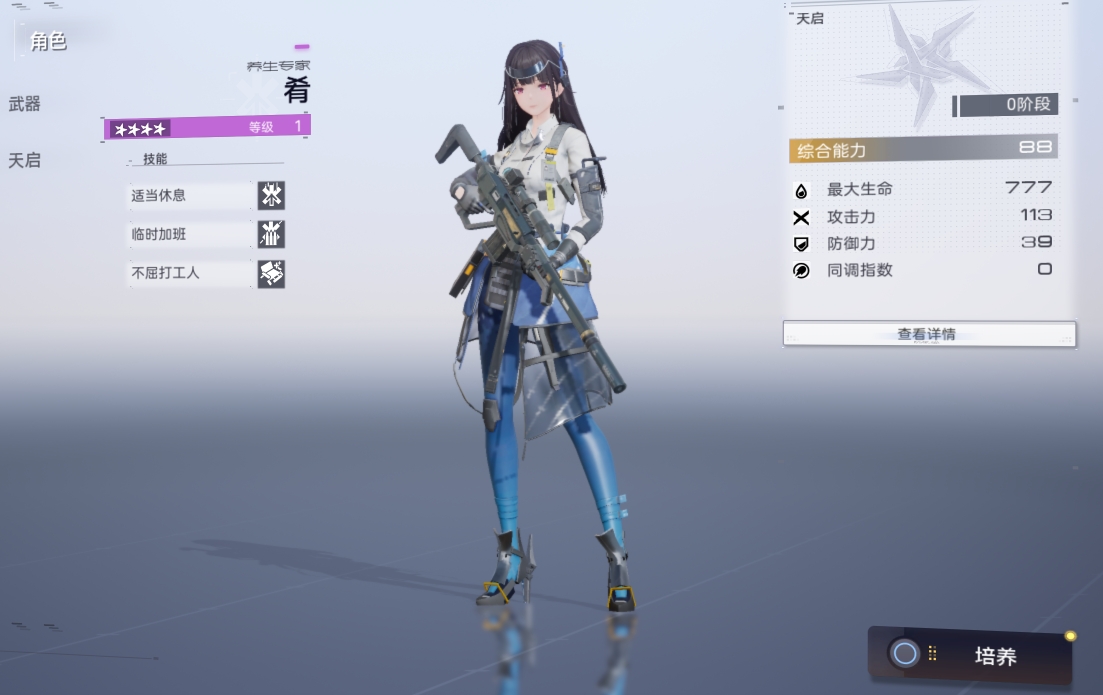Click the 查看详情 button
Viewport: 1103px width, 695px height.
[928, 334]
